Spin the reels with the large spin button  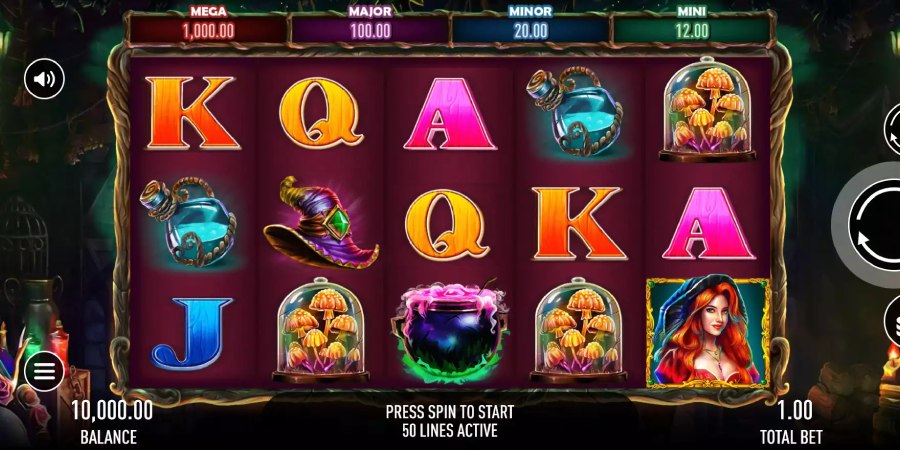tap(876, 226)
